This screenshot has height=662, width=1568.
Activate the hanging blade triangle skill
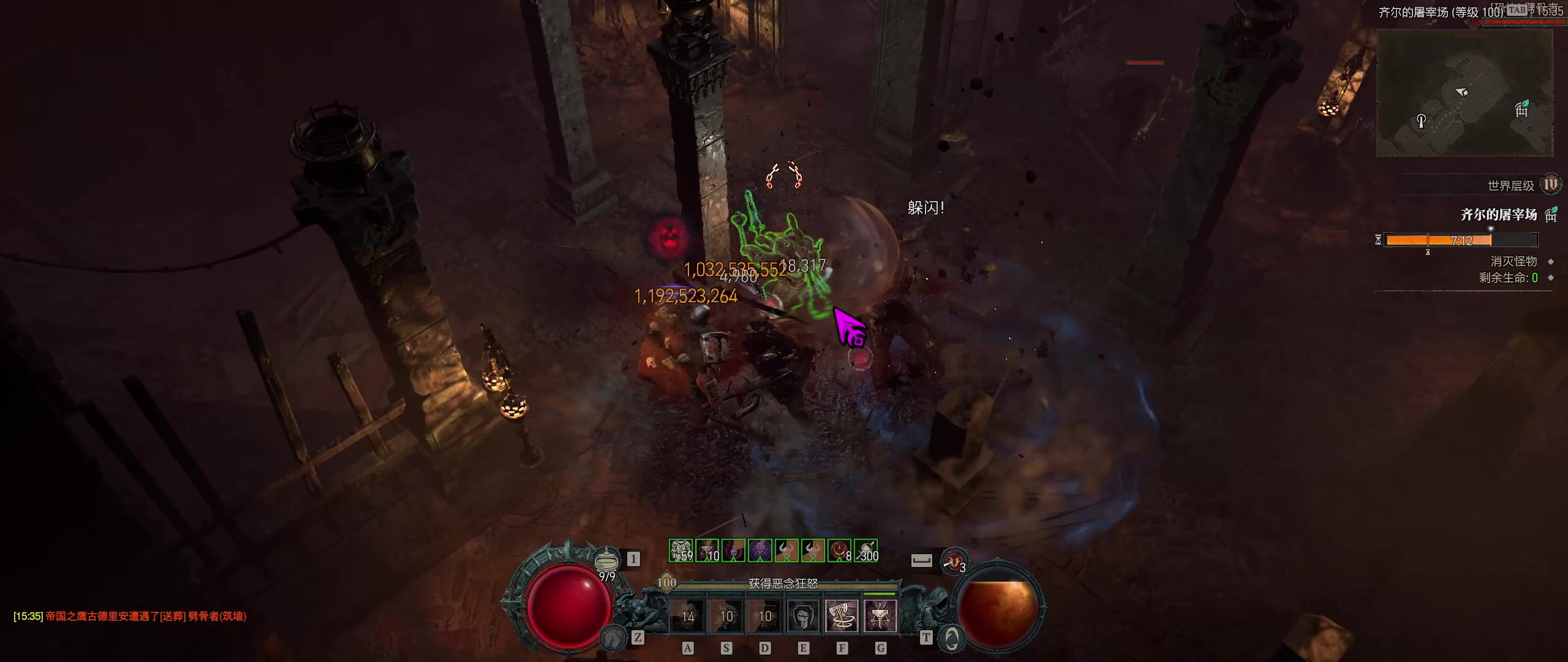880,615
